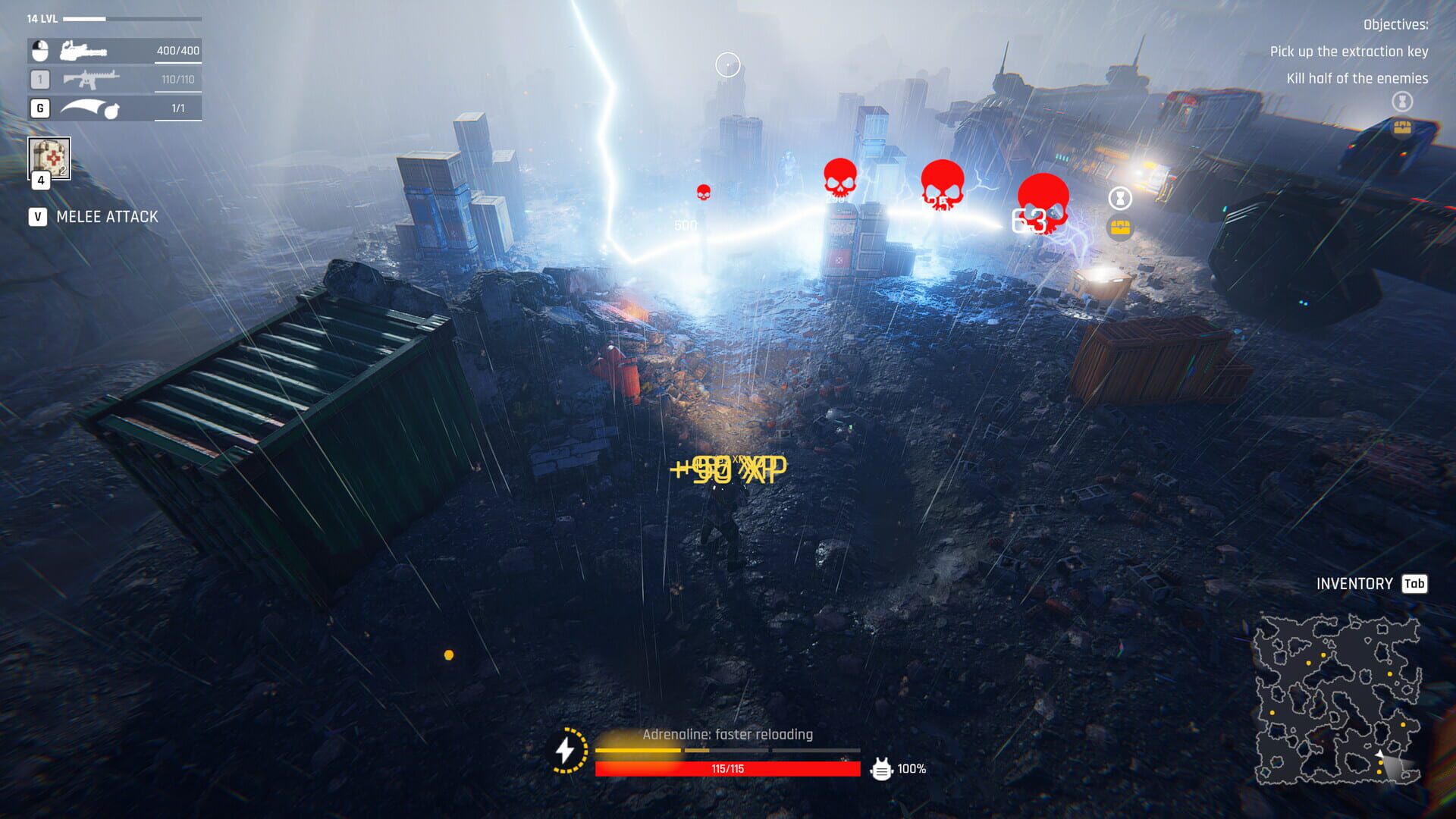The width and height of the screenshot is (1456, 819).
Task: Click the red 115/115 health bar
Action: click(x=730, y=769)
